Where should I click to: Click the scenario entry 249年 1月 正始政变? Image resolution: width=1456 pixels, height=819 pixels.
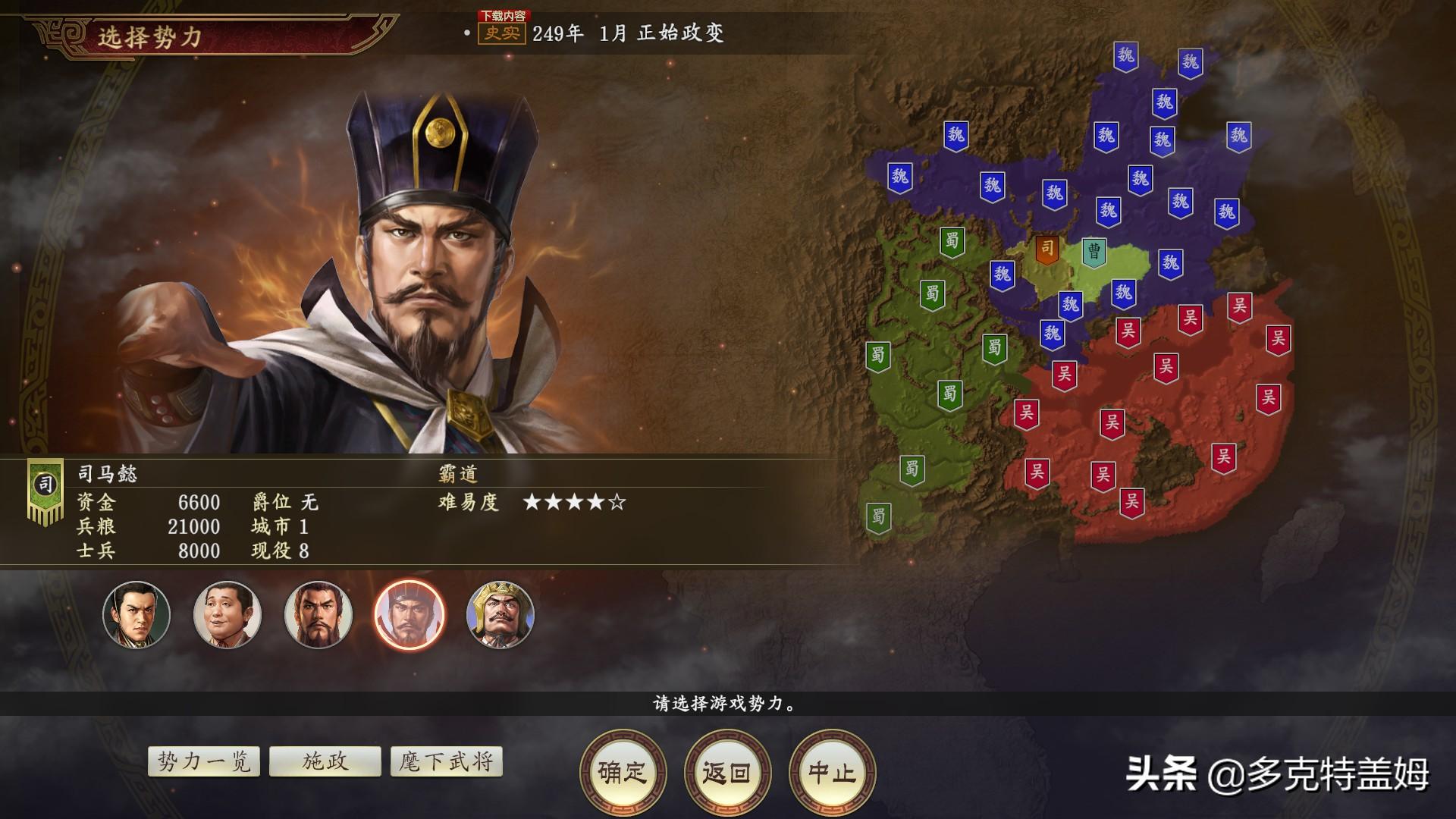tap(629, 33)
